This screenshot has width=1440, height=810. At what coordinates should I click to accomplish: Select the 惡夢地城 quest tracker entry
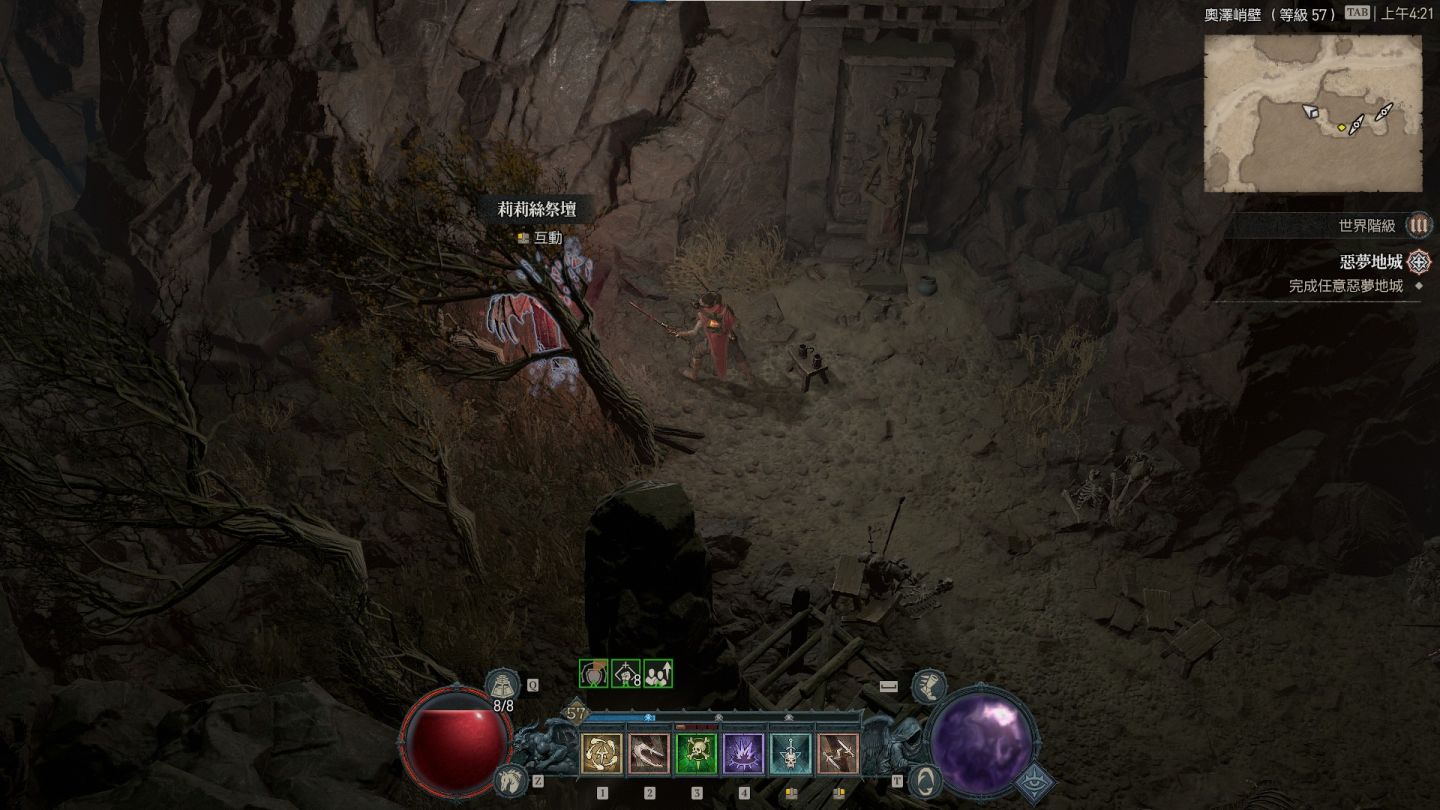tap(1371, 262)
